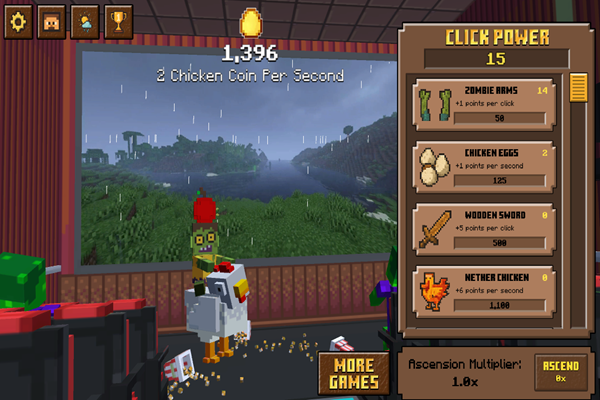The width and height of the screenshot is (600, 400).
Task: Buy the Zombie Arms upgrade
Action: point(483,105)
